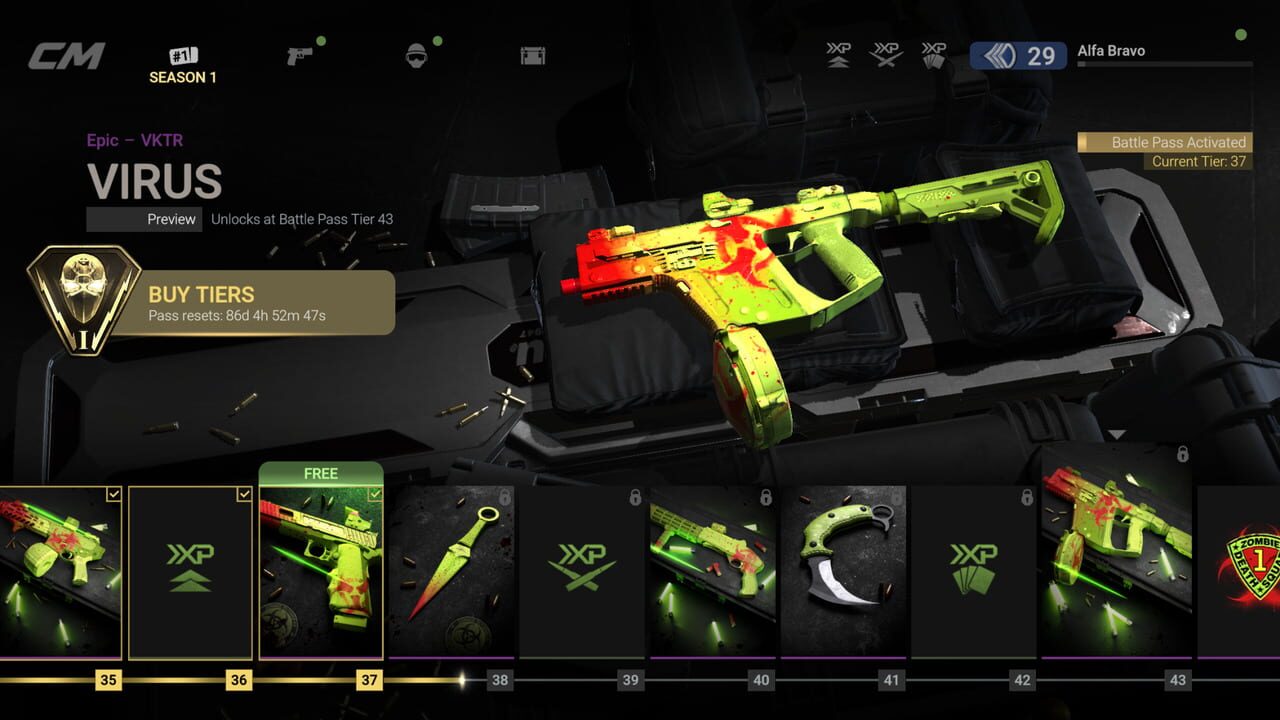Open the Alfa Bravo player profile
The width and height of the screenshot is (1280, 720).
(1110, 50)
